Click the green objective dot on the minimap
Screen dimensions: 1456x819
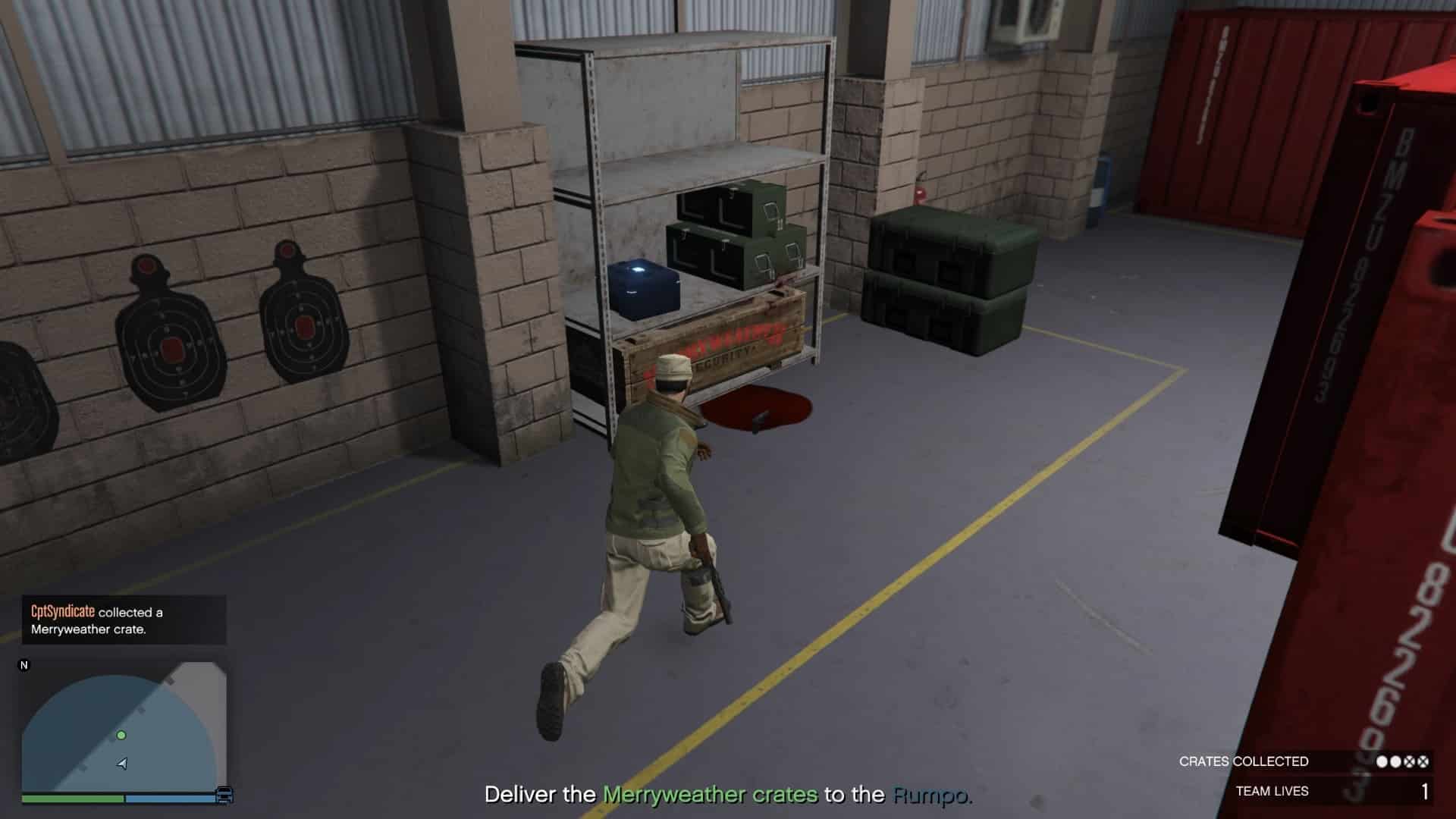tap(121, 736)
